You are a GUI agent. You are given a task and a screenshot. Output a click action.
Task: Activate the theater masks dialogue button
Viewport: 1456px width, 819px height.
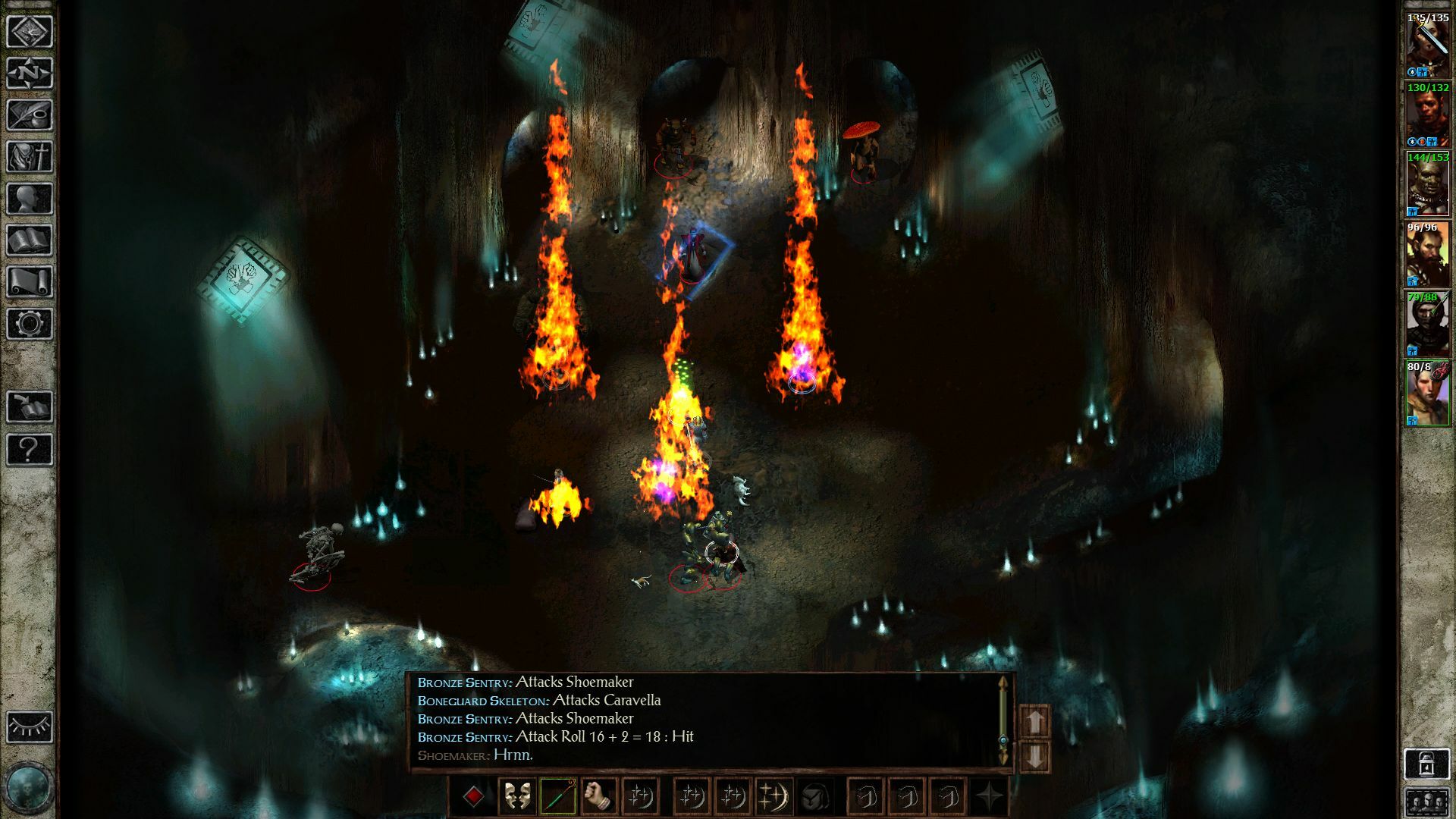point(517,797)
